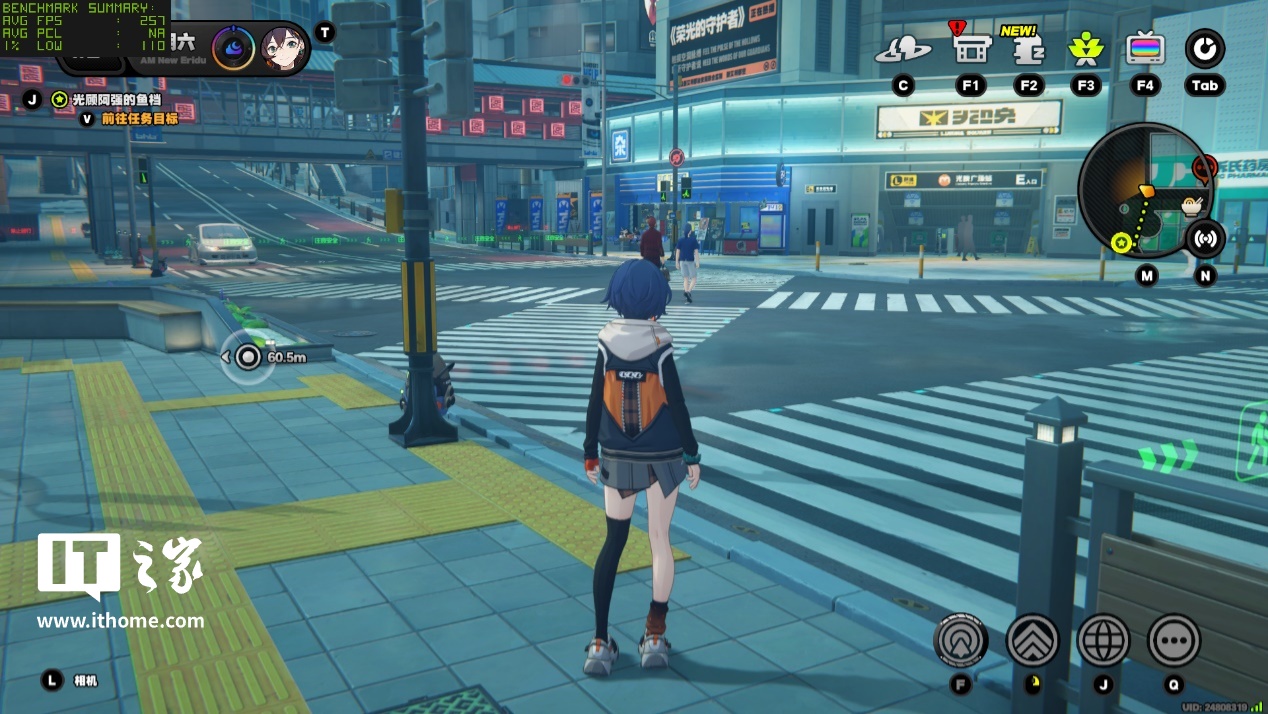Click the moon time-of-day dial
The image size is (1268, 714).
pyautogui.click(x=233, y=48)
